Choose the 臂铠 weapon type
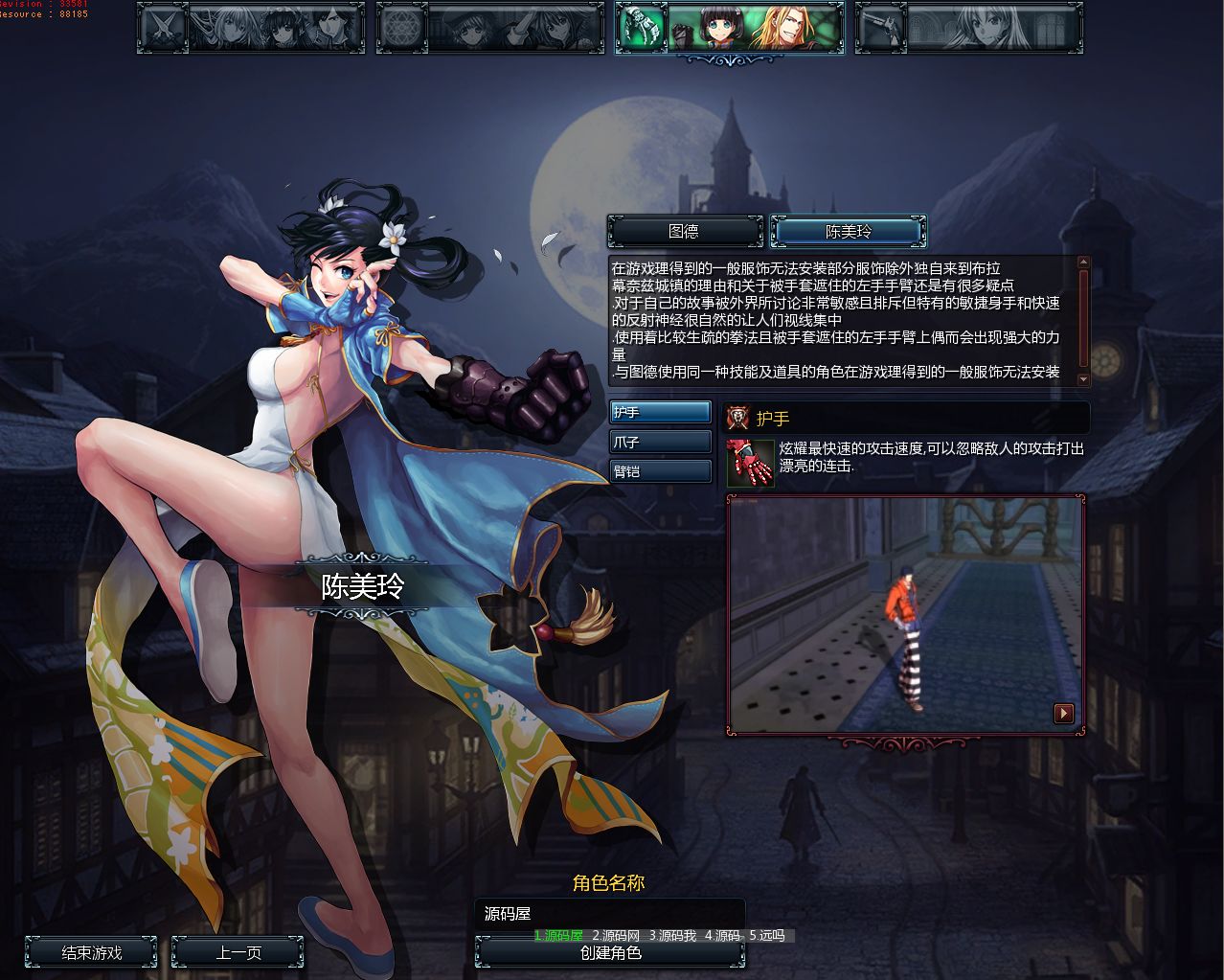This screenshot has width=1224, height=980. [661, 471]
